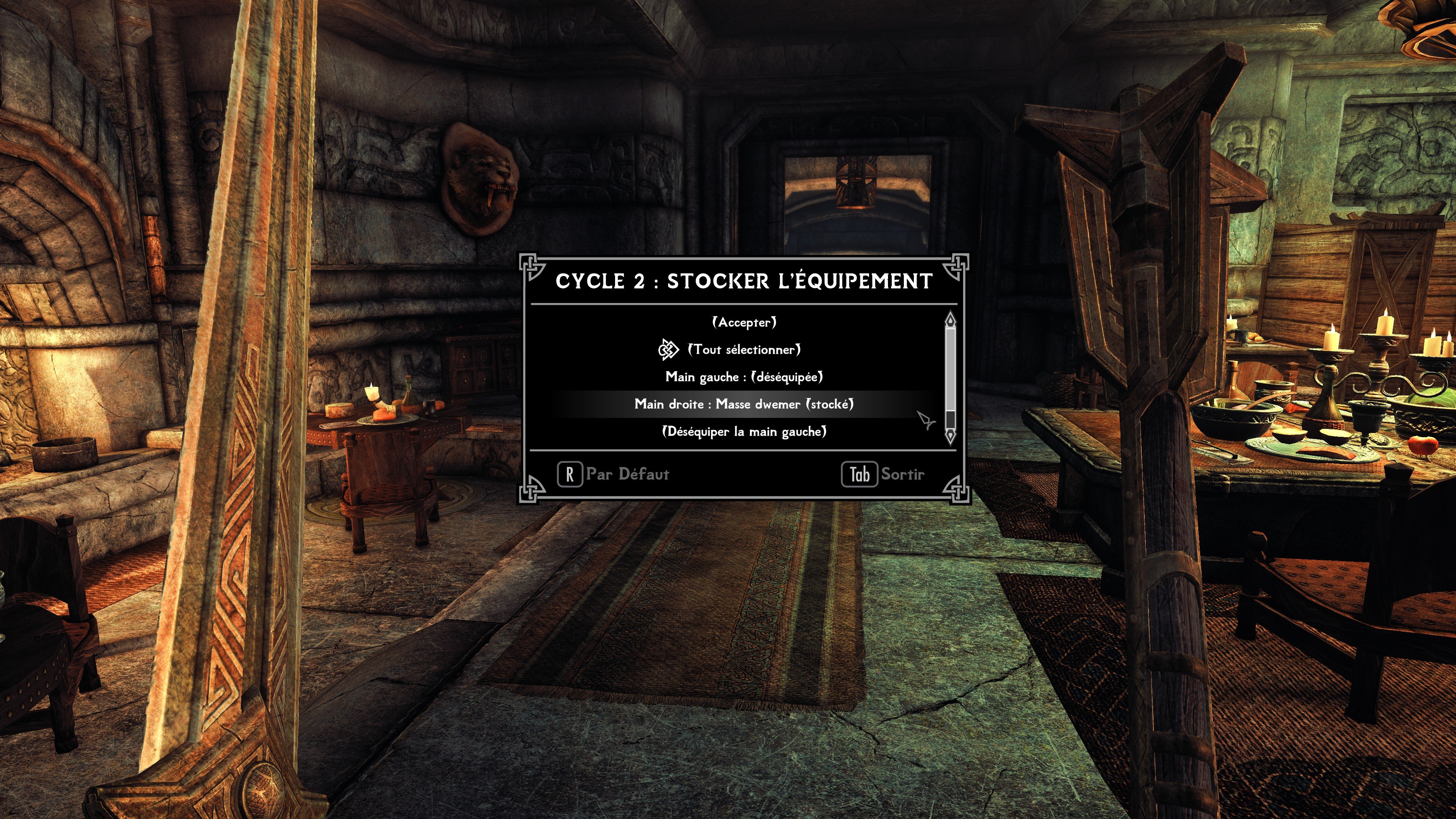The width and height of the screenshot is (1456, 819).
Task: Select the (Tout sélectionner) entry
Action: [x=744, y=350]
